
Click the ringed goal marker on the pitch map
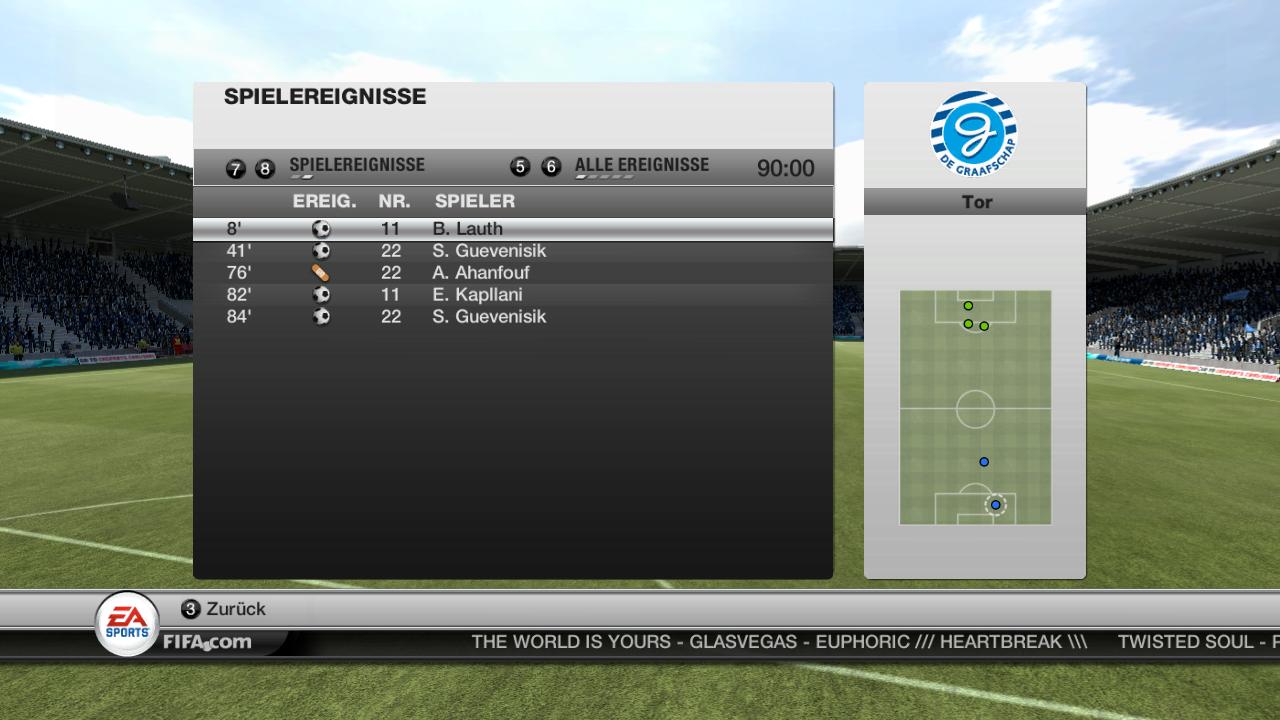pyautogui.click(x=995, y=505)
